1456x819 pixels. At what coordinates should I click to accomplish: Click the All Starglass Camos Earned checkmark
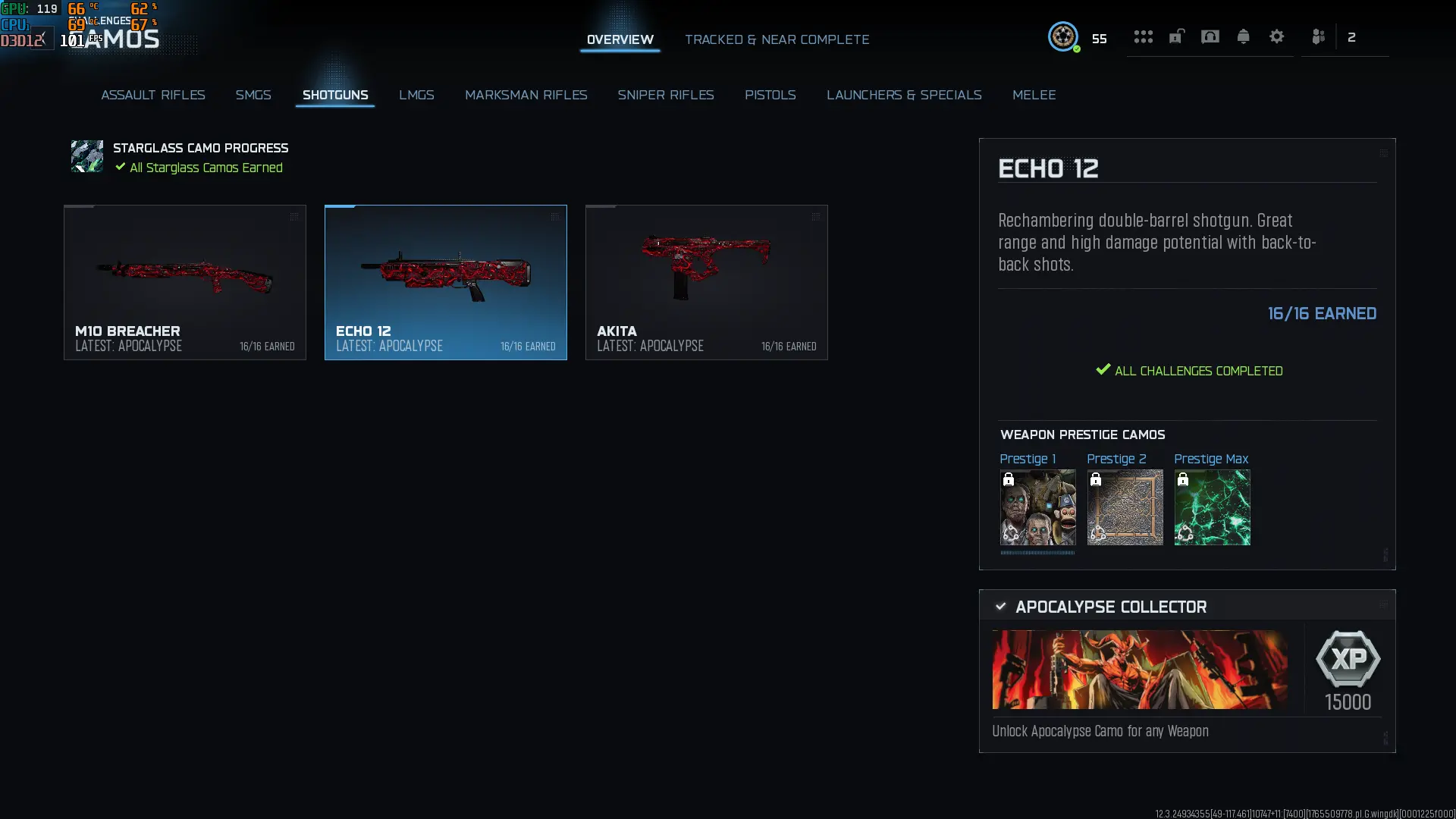(x=120, y=168)
